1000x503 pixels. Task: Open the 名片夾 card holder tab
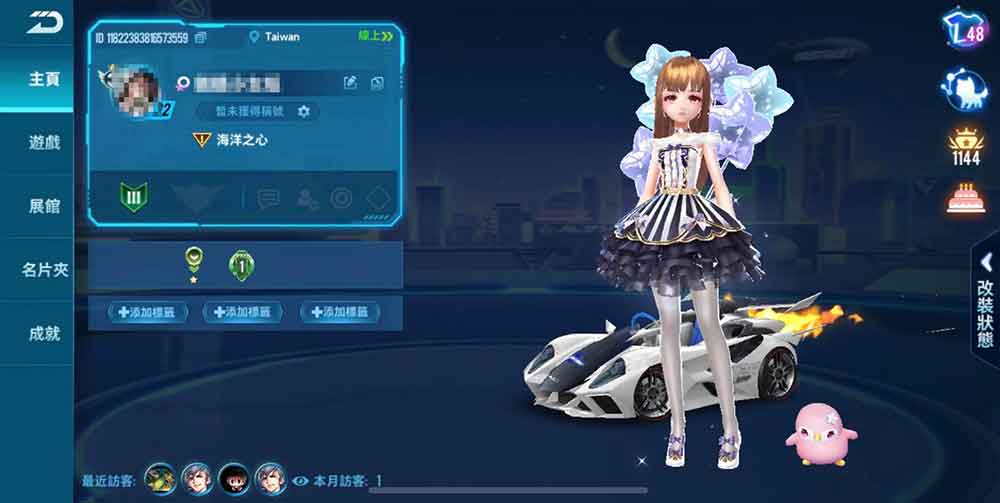44,270
